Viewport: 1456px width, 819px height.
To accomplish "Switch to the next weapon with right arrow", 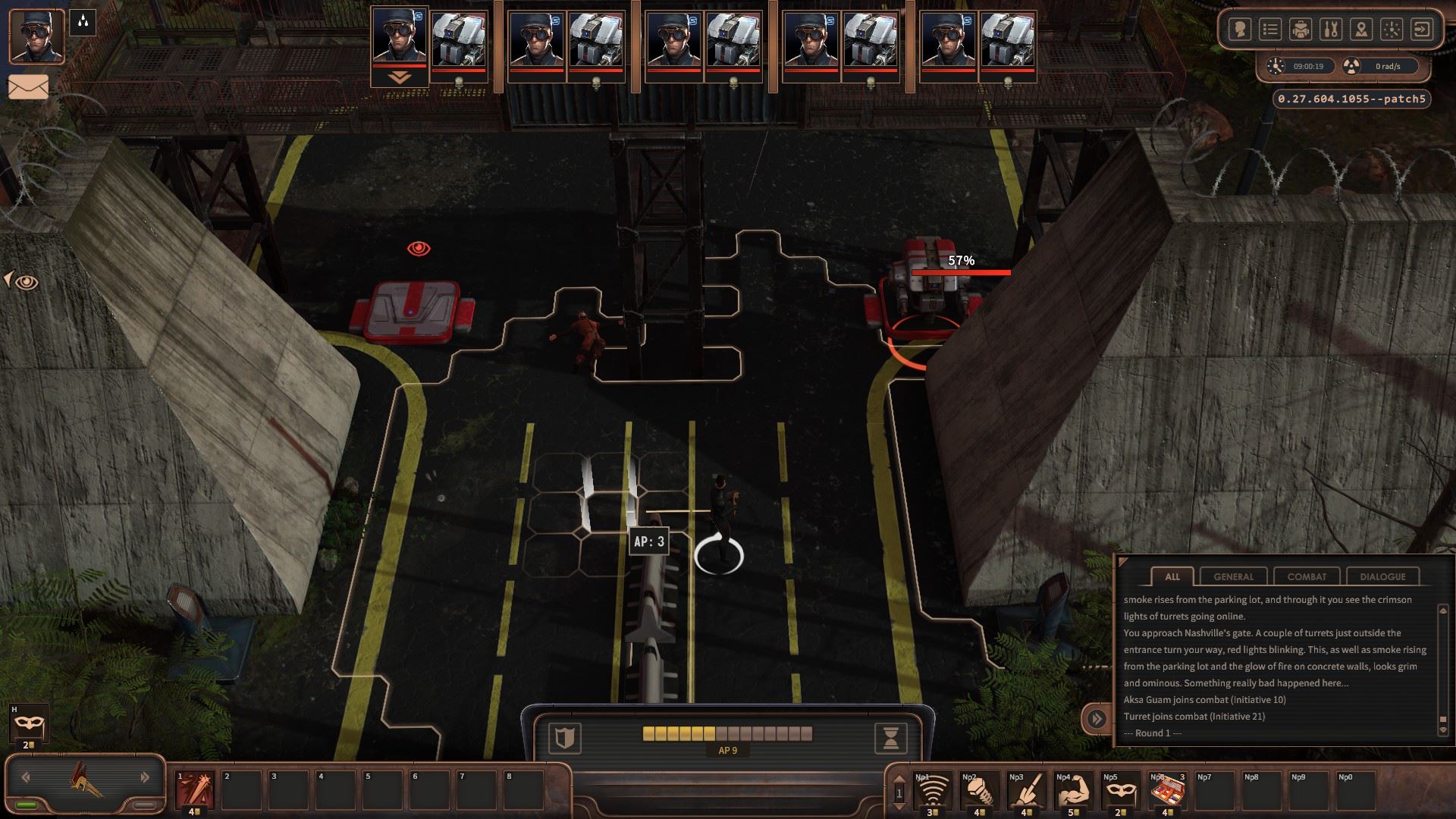I will tap(145, 777).
